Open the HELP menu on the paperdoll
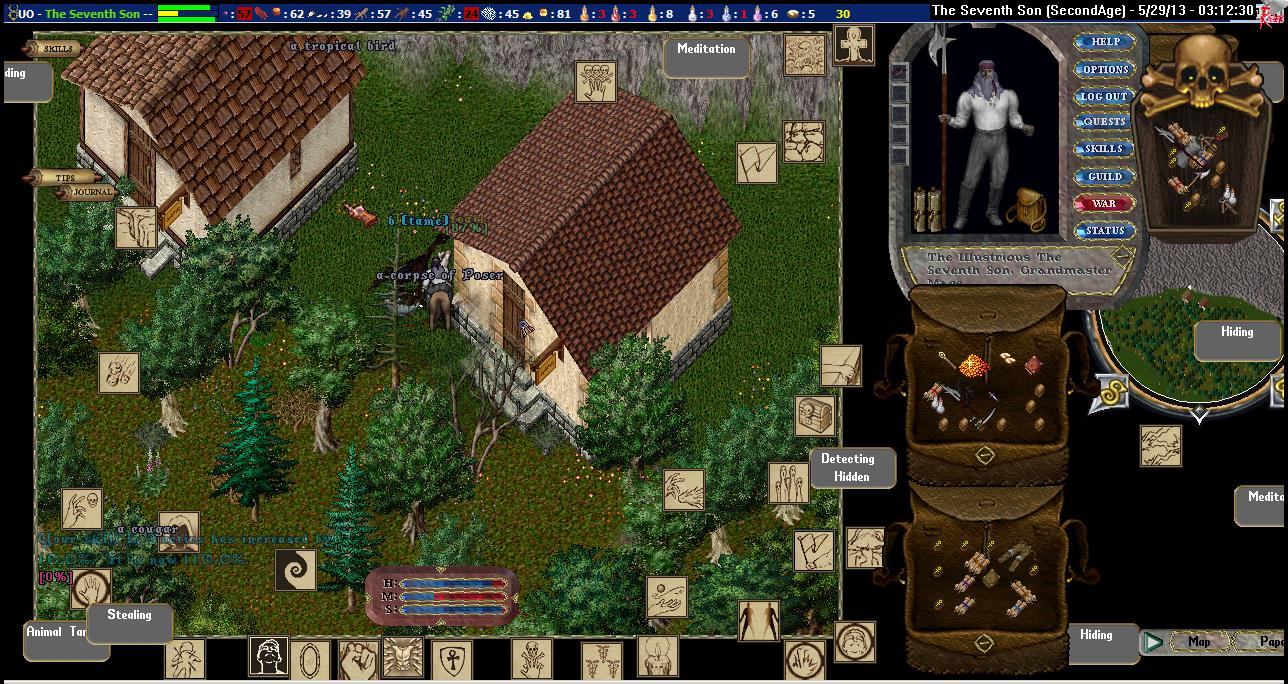Viewport: 1288px width, 684px height. point(1104,42)
